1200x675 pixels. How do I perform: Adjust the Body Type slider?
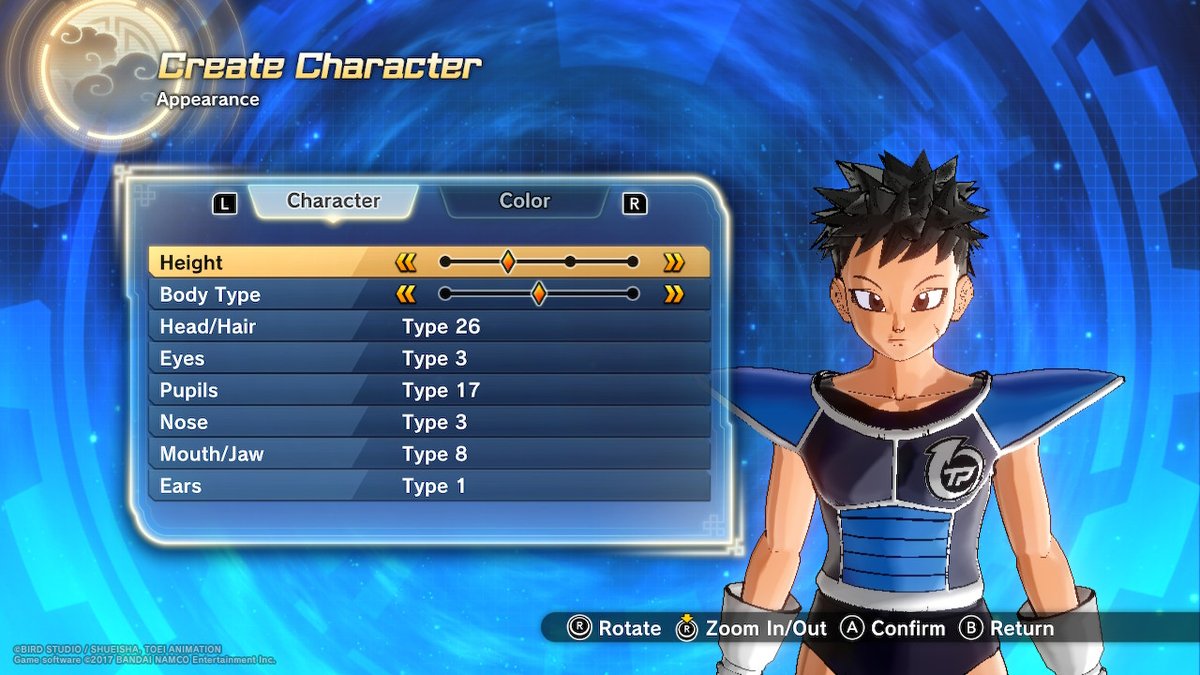pos(538,294)
